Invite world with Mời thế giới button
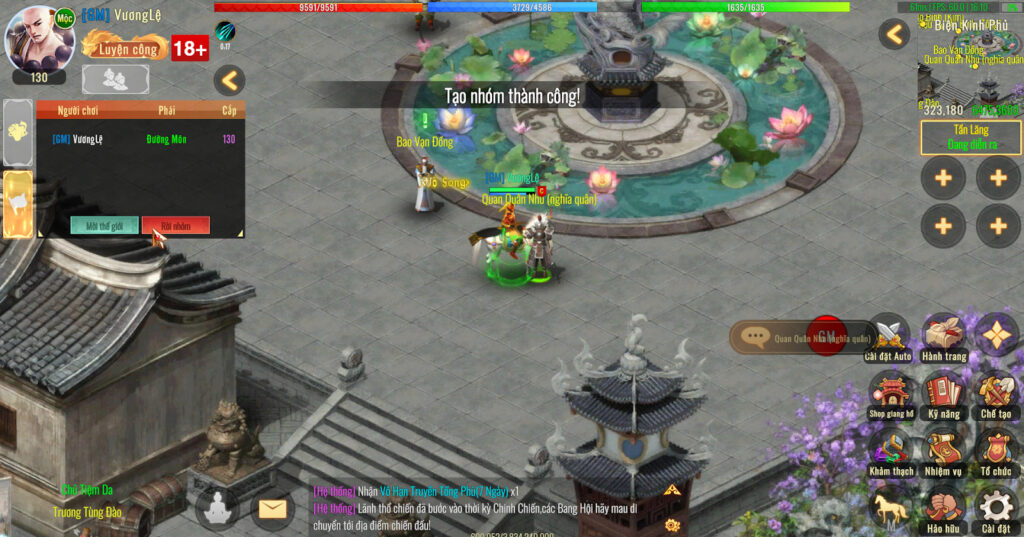The width and height of the screenshot is (1024, 537). (104, 226)
